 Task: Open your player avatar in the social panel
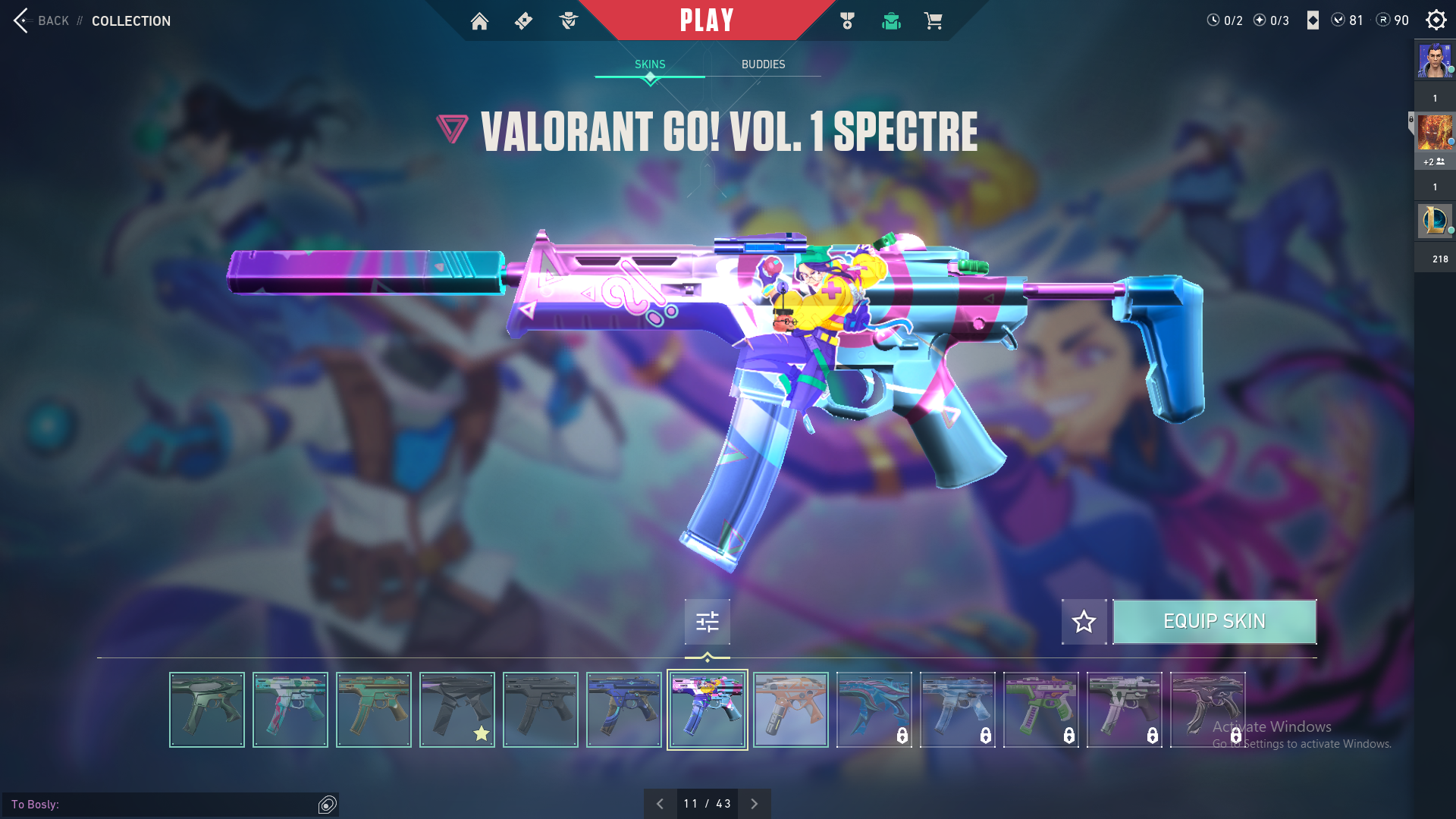tap(1435, 61)
